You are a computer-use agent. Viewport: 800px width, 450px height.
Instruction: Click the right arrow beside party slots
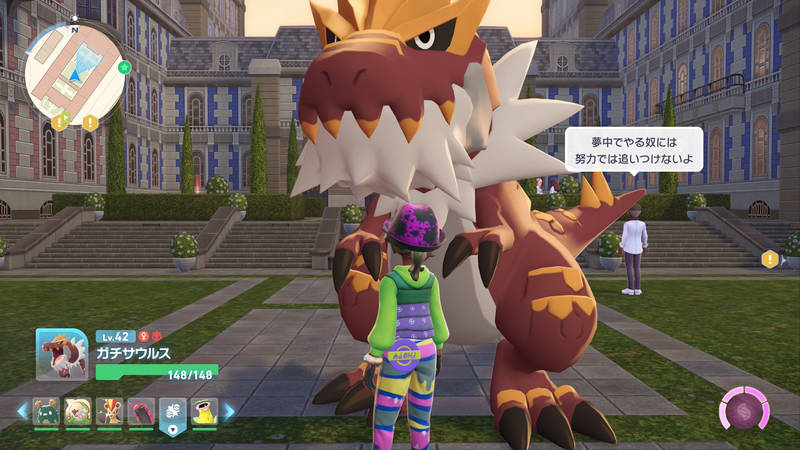(x=229, y=411)
